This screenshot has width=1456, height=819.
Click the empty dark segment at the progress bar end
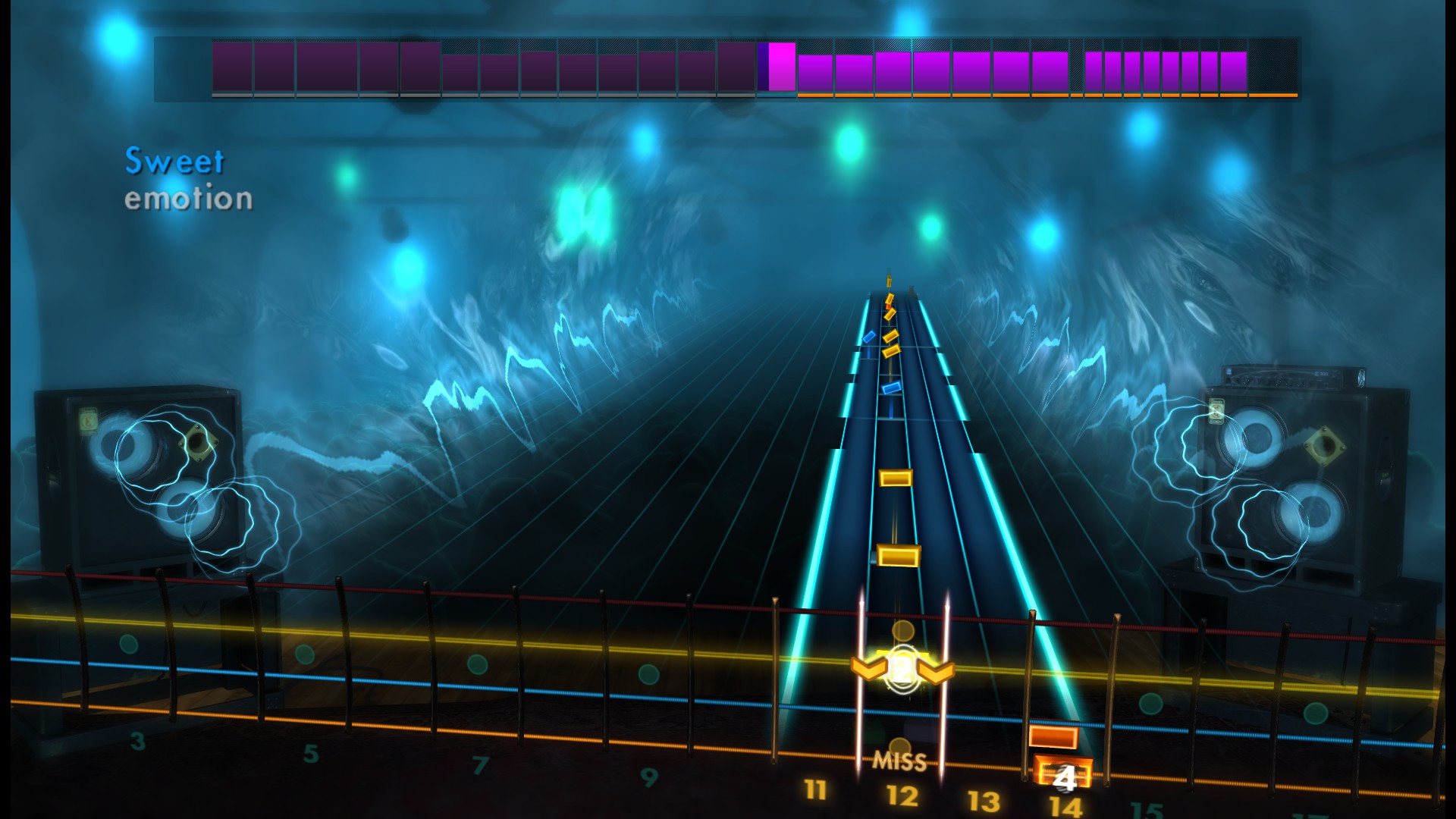[x=1274, y=70]
